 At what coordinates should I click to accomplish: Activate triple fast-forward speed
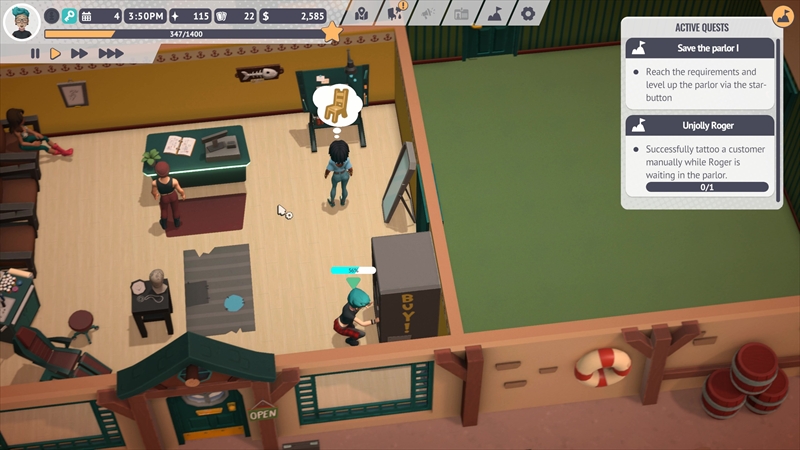point(110,53)
